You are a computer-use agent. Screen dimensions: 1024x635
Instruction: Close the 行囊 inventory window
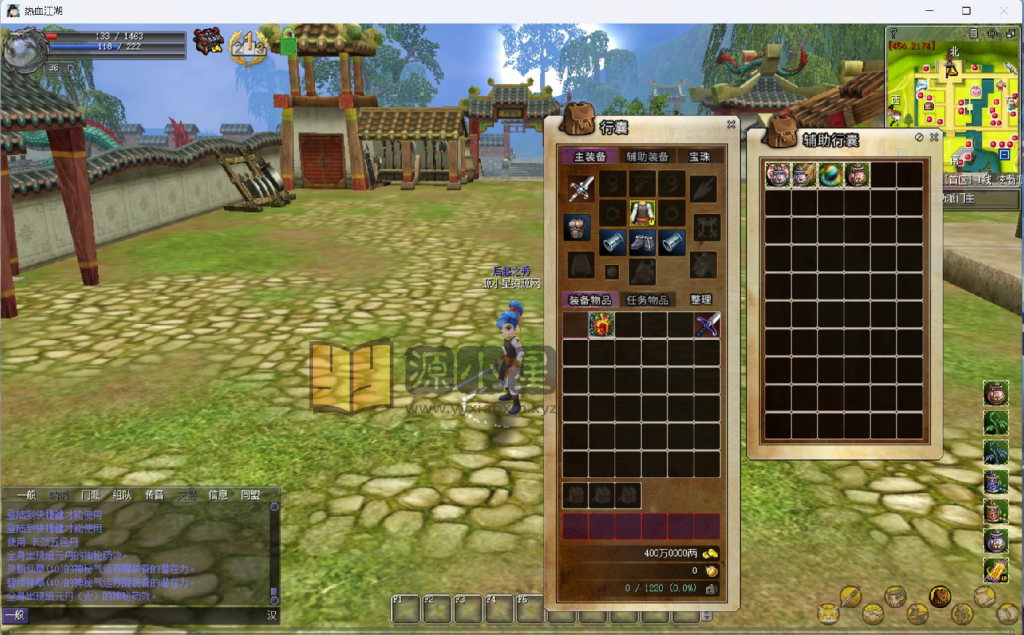731,125
